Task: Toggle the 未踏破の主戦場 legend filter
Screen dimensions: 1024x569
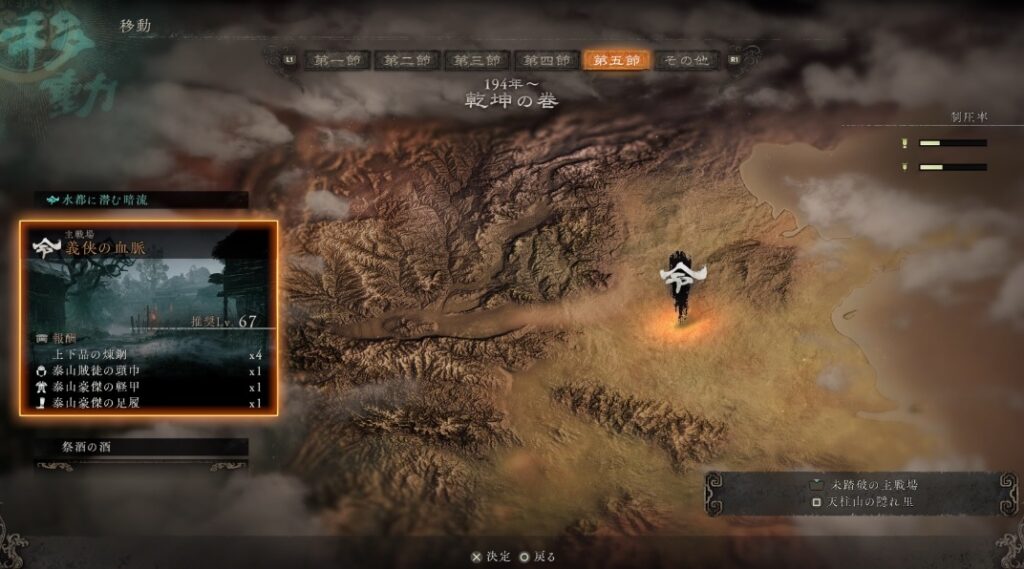Action: pyautogui.click(x=862, y=484)
